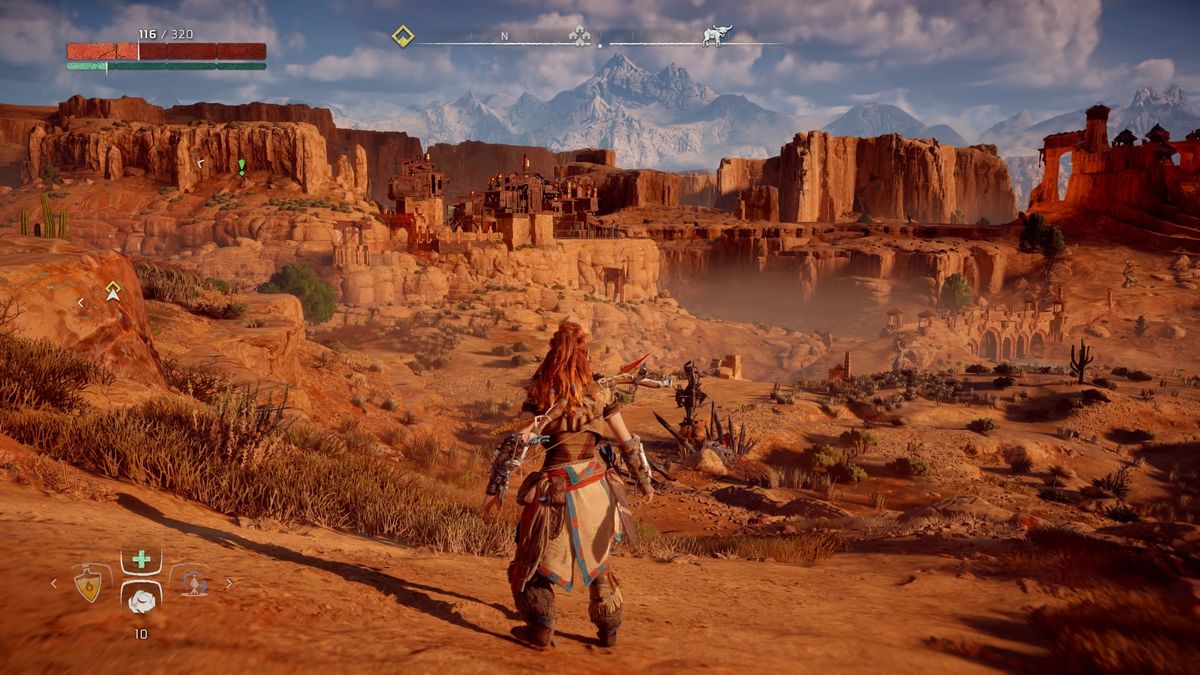Select the yellow potion in the tool wheel
Screen dimensions: 1200x675
click(89, 583)
